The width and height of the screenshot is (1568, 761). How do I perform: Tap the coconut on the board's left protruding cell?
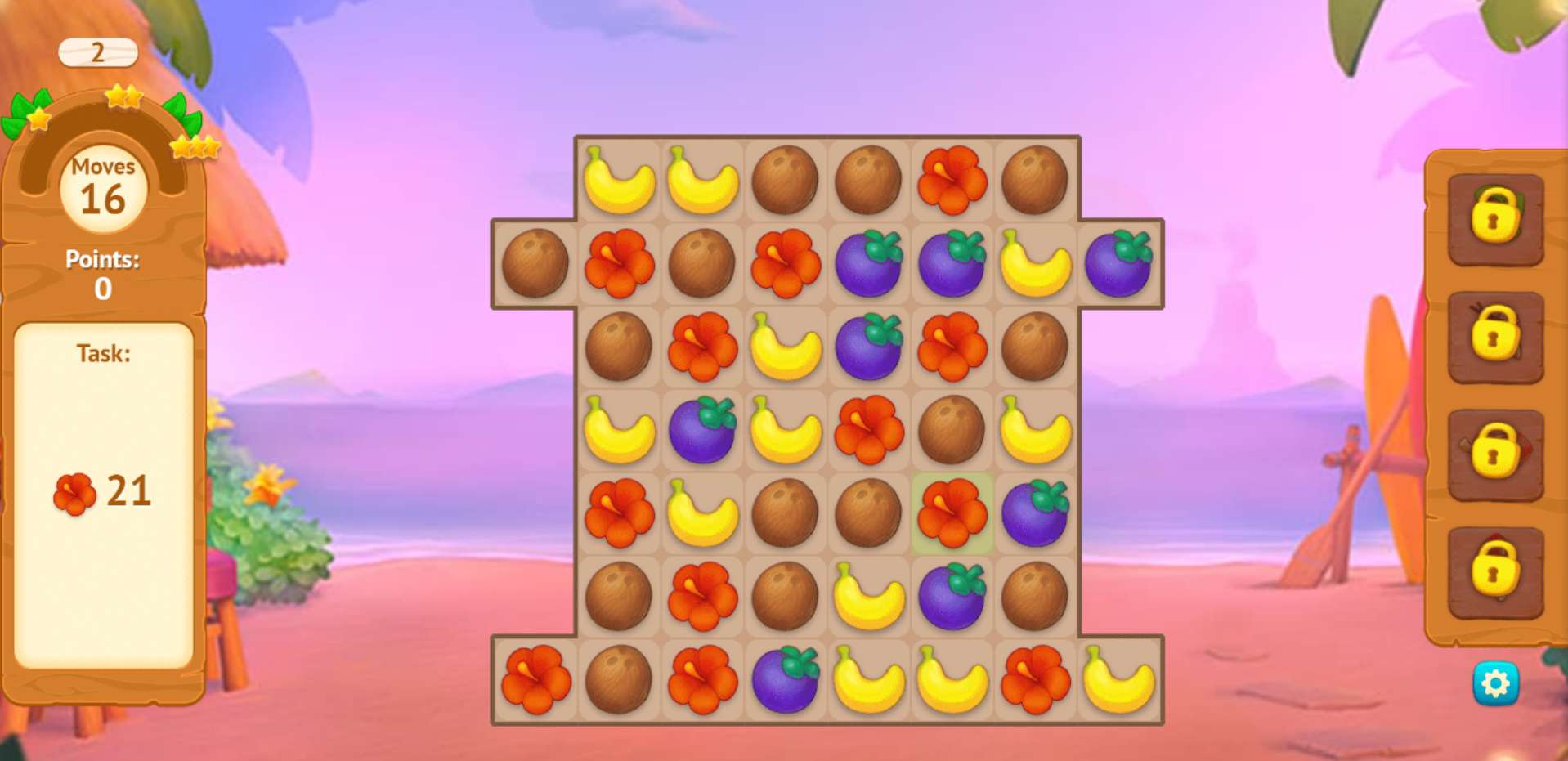tap(535, 263)
